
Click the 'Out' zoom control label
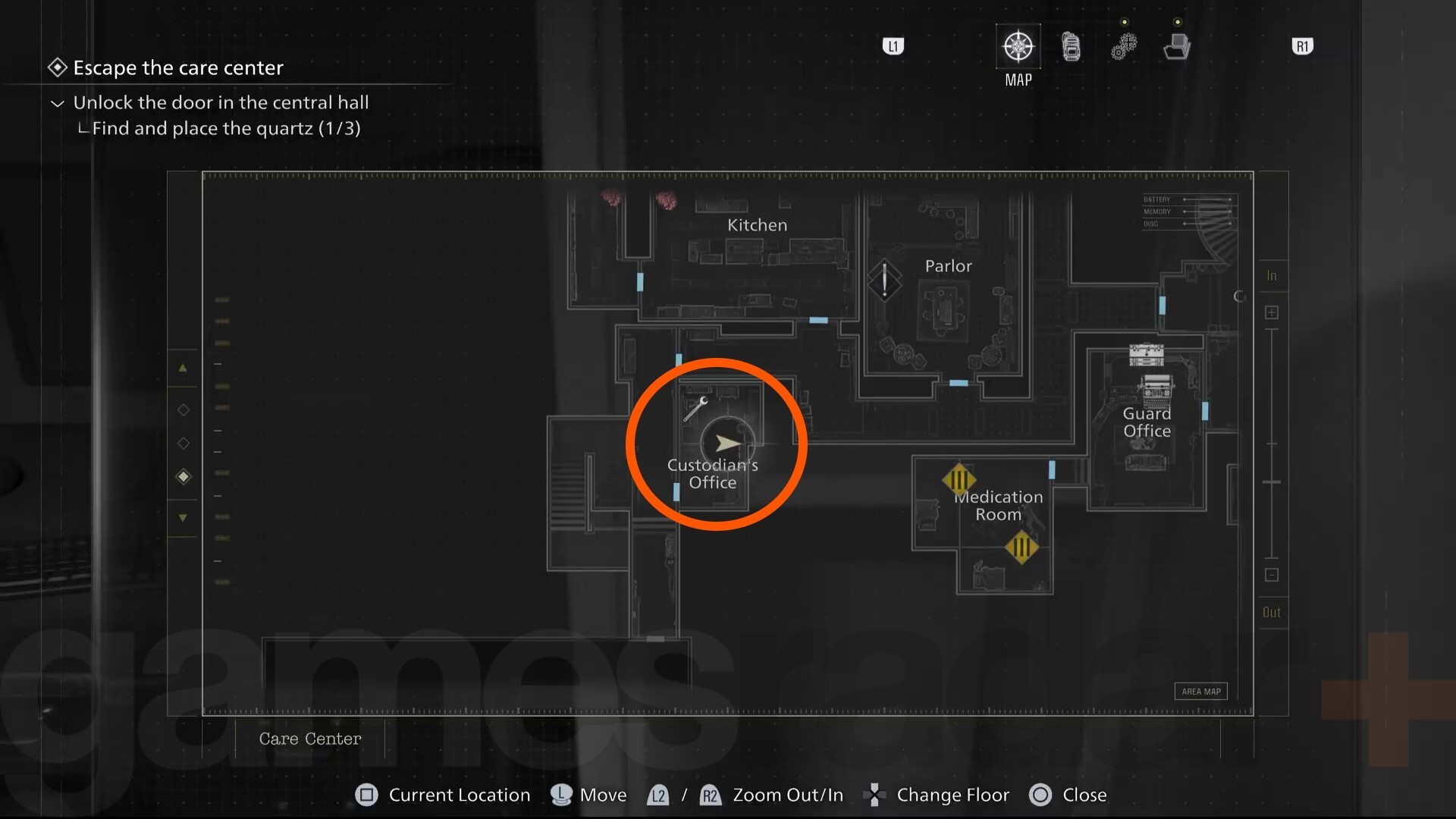coord(1272,612)
